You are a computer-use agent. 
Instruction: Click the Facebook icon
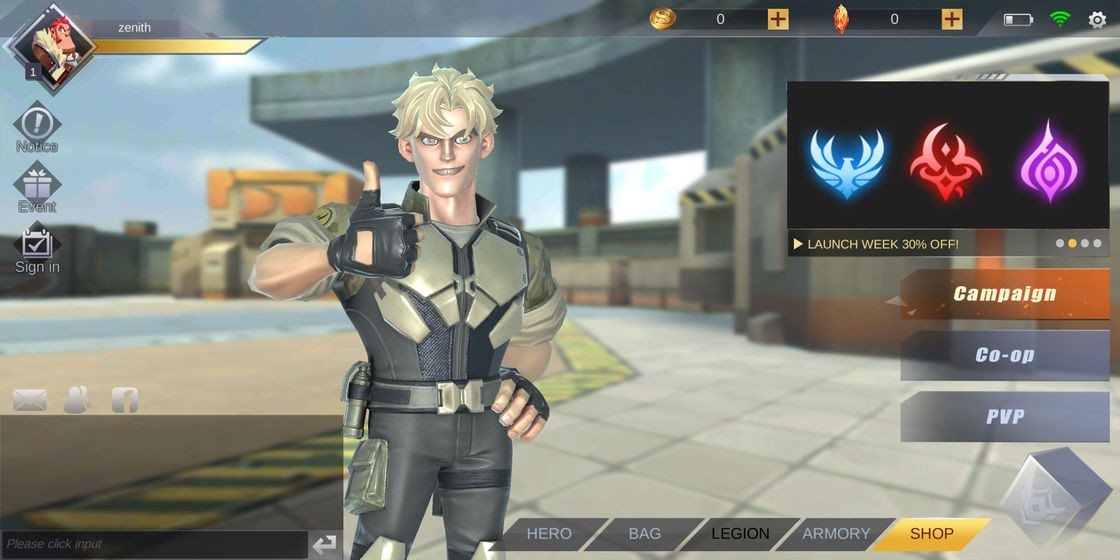125,401
